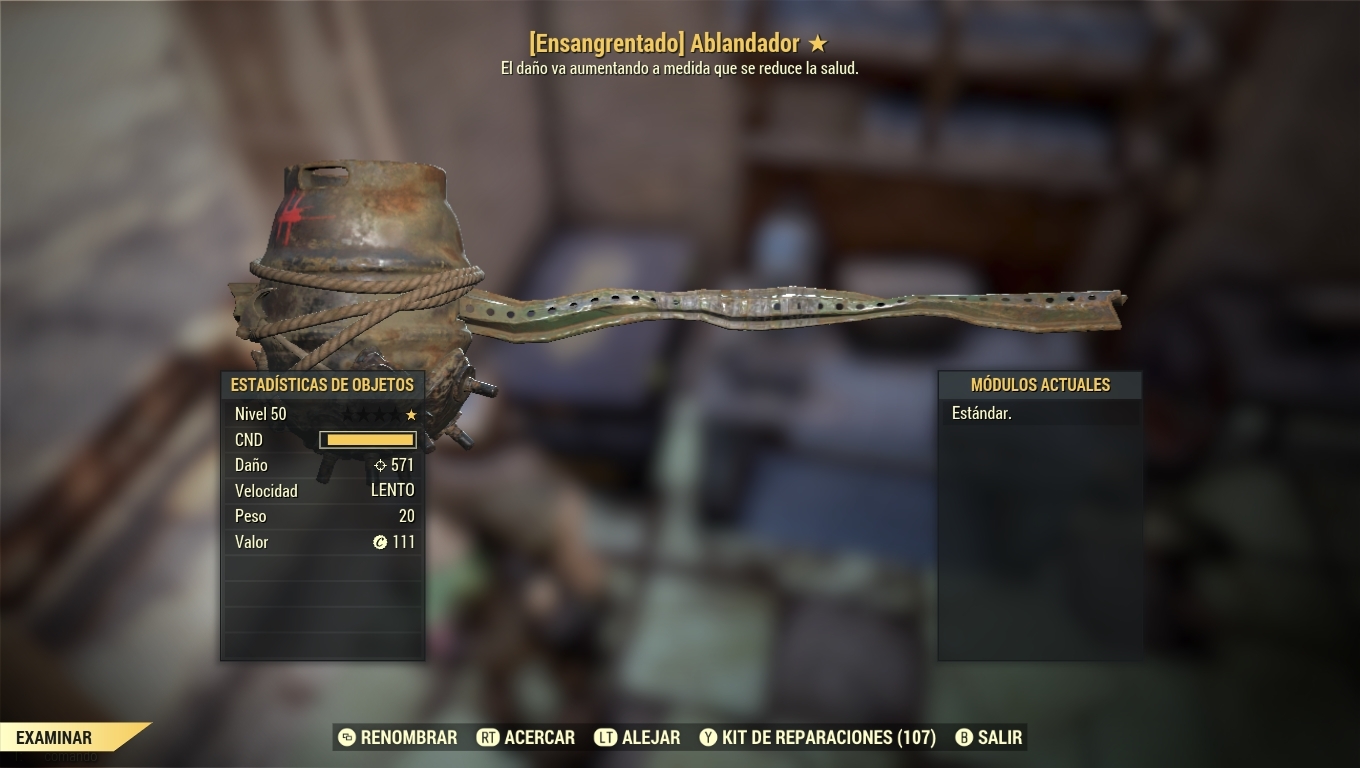The image size is (1360, 768).
Task: Click SALIR to leave the inspection
Action: point(998,737)
